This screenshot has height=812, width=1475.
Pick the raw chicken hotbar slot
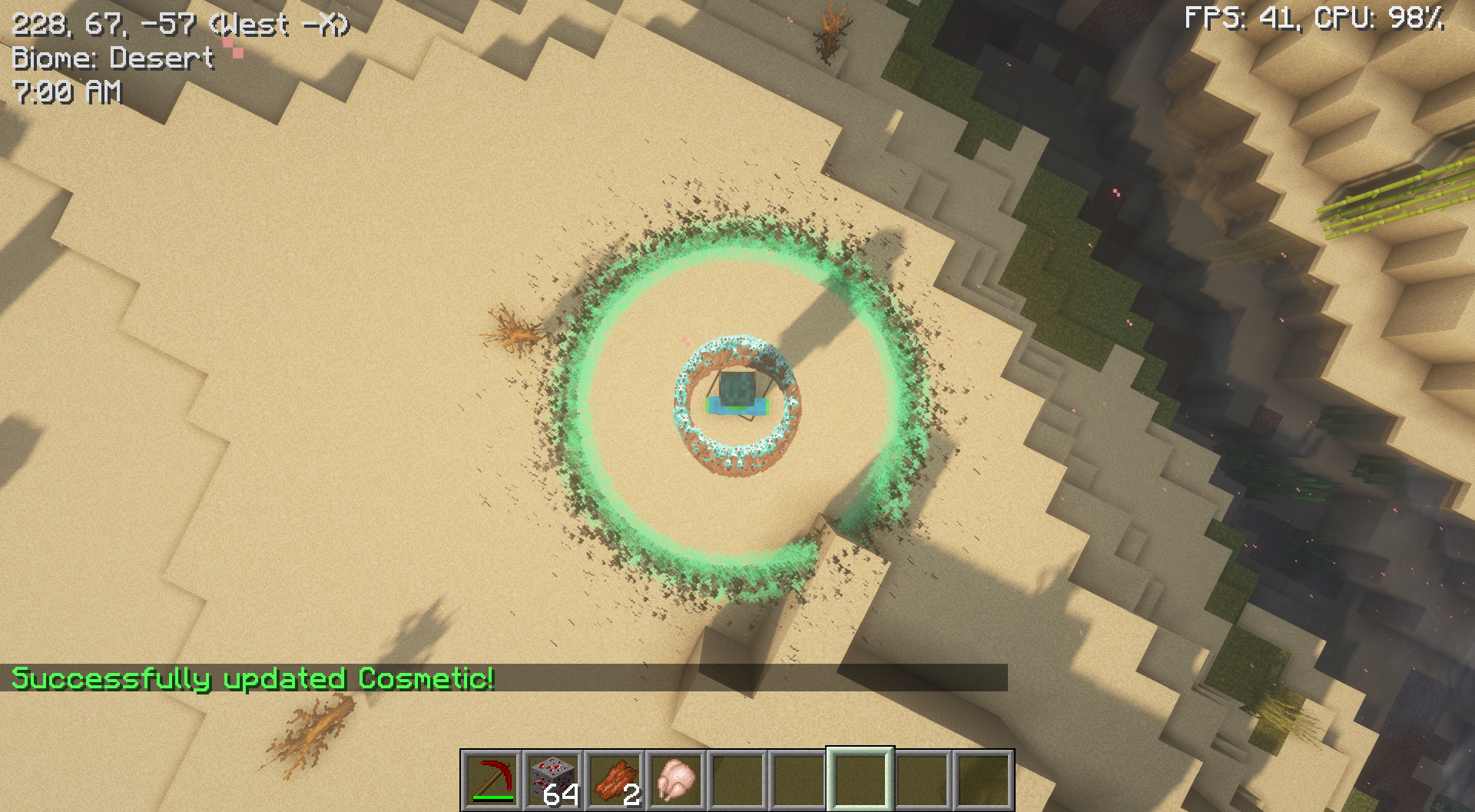676,780
